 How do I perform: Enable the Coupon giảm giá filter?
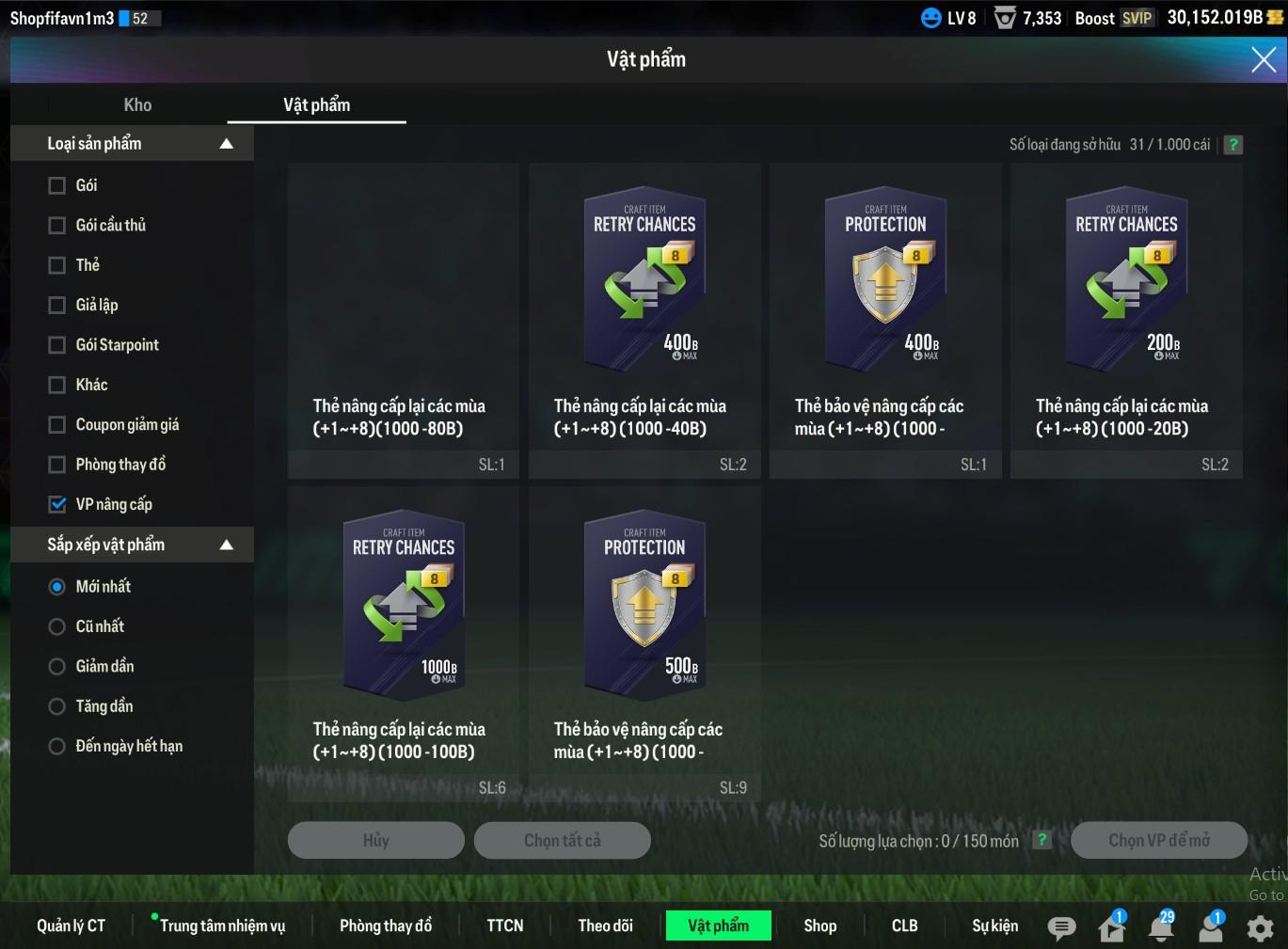point(57,425)
